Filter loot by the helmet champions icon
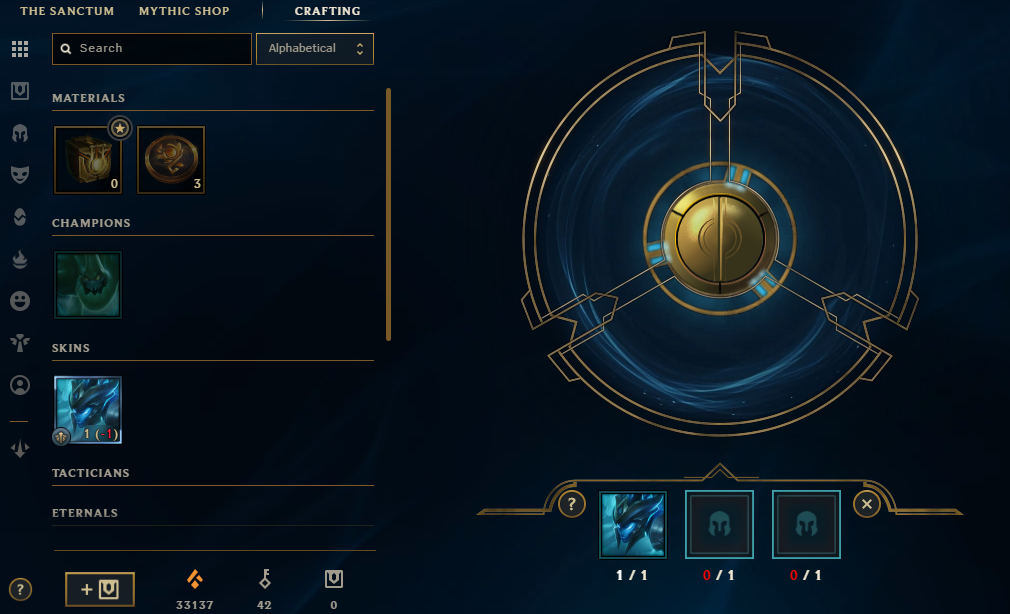 coord(19,133)
